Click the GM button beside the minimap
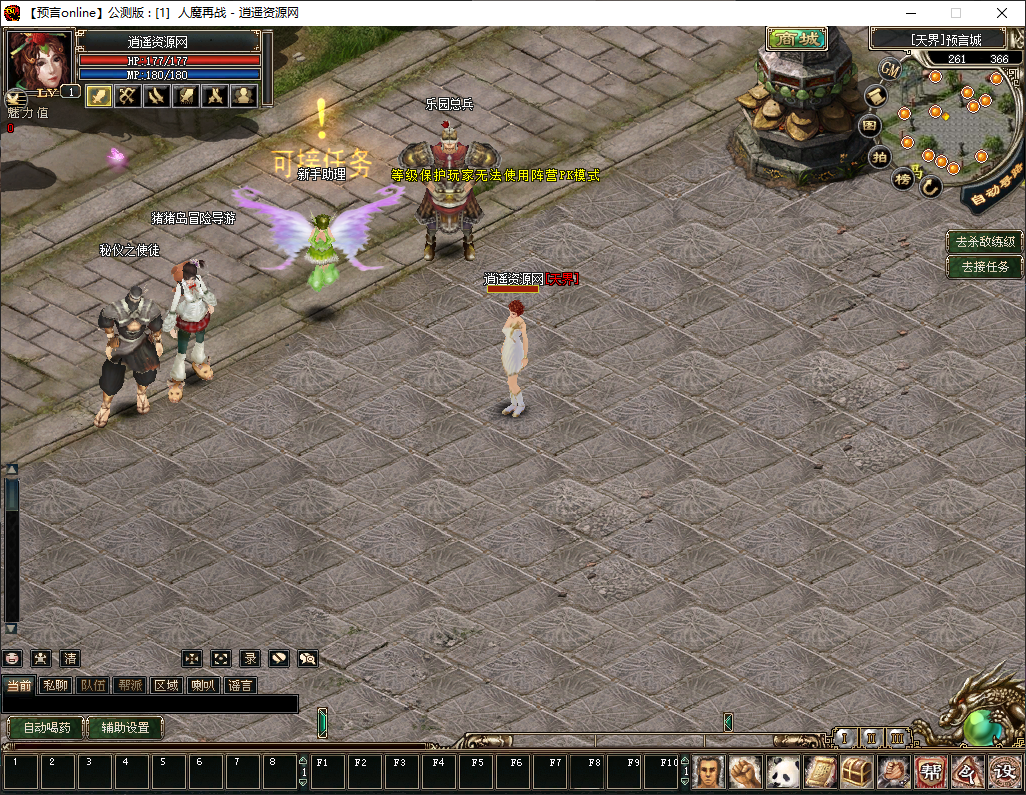1026x795 pixels. tap(890, 68)
